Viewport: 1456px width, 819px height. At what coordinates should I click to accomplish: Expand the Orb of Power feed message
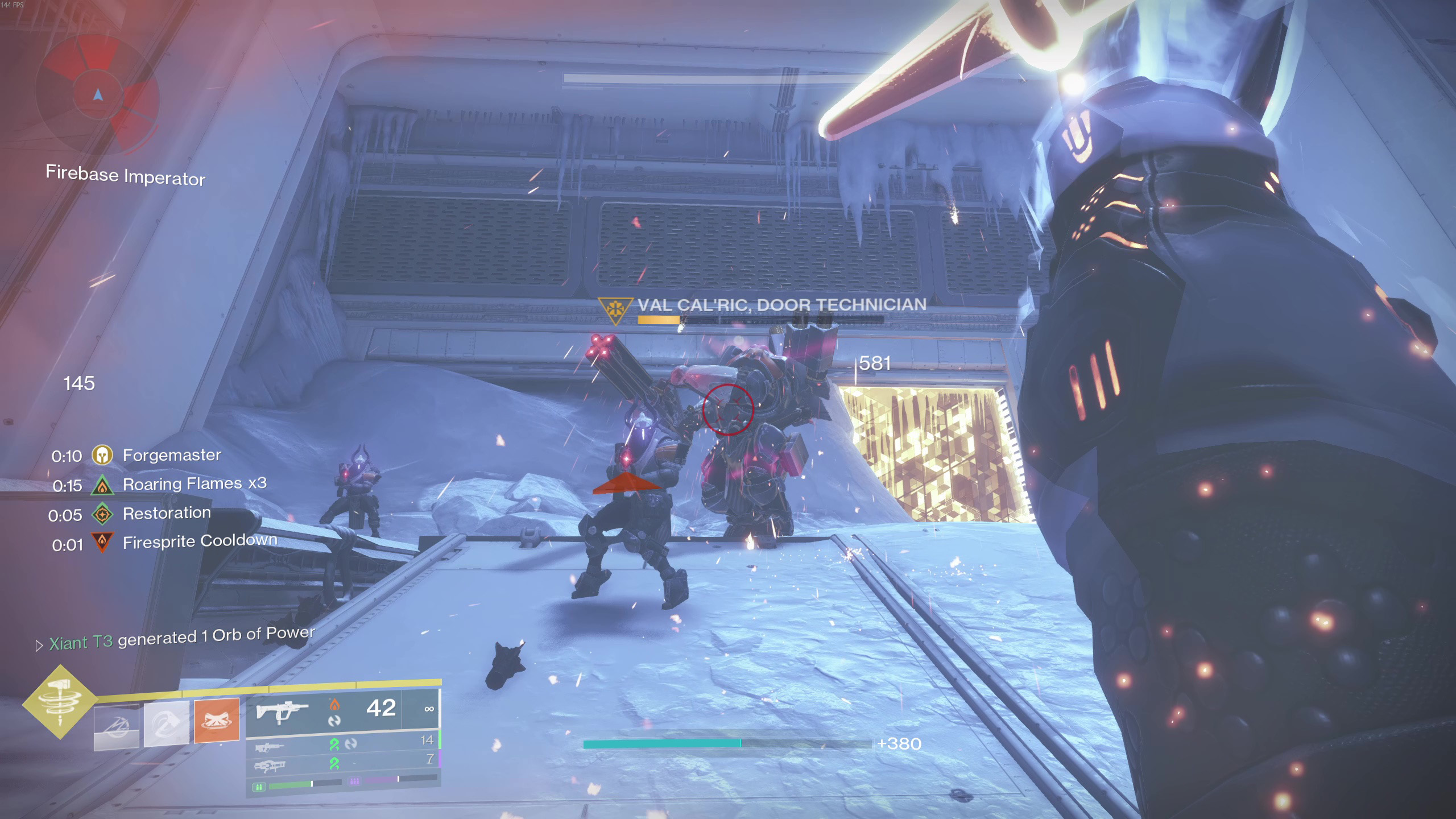tap(39, 646)
